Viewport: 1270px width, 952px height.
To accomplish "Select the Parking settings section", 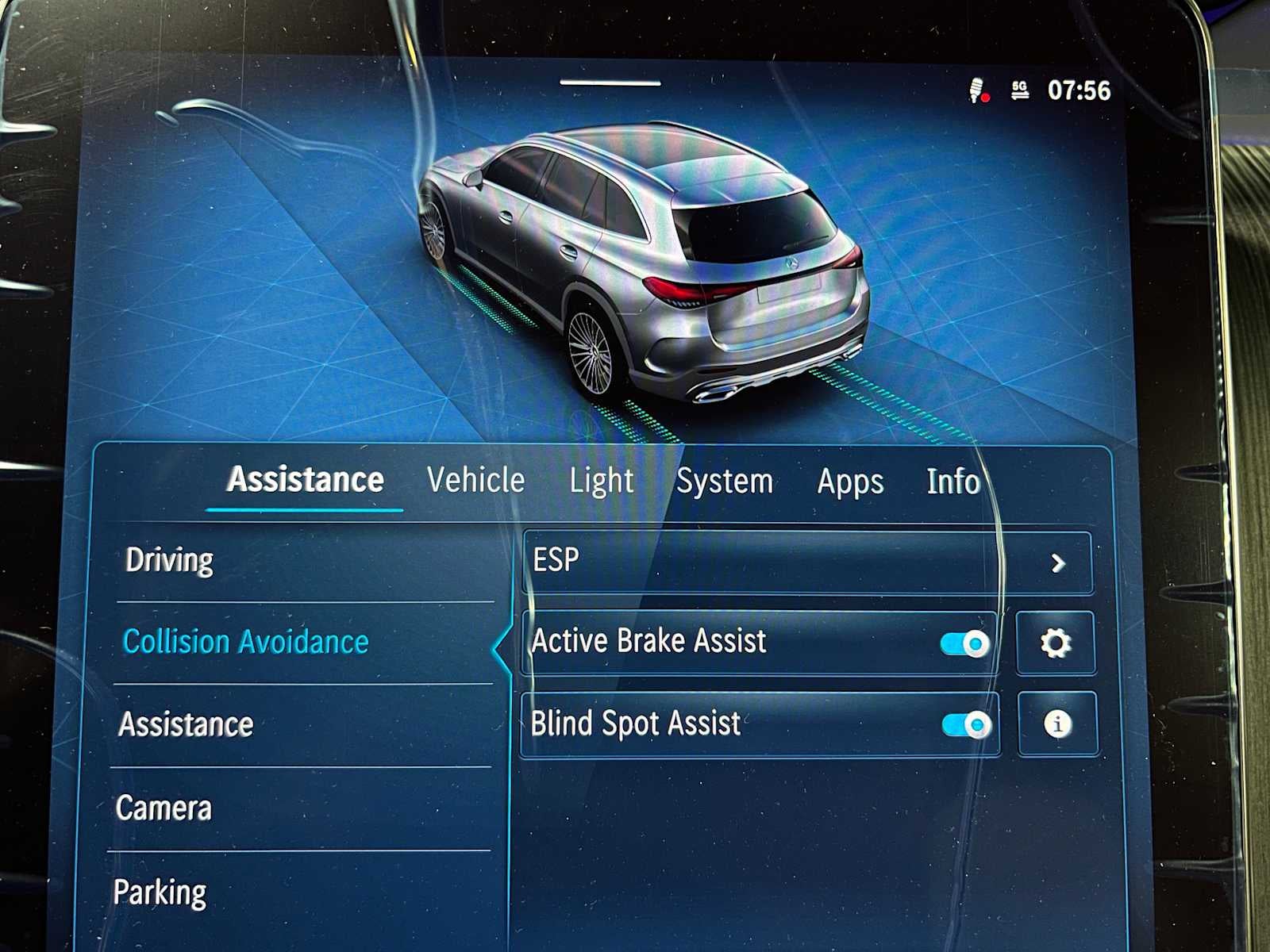I will point(163,892).
